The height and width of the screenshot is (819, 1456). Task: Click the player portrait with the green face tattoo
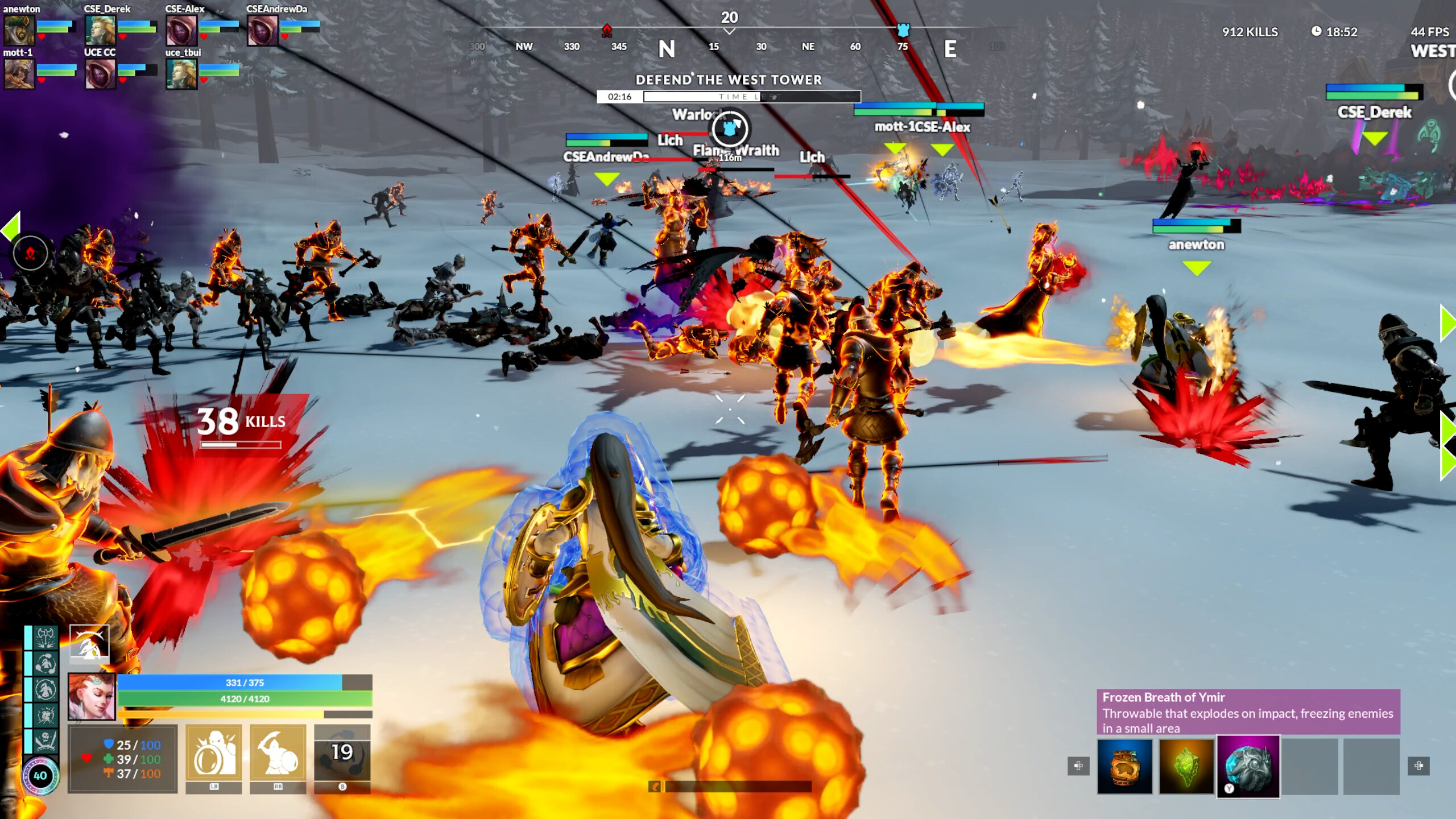tap(92, 697)
